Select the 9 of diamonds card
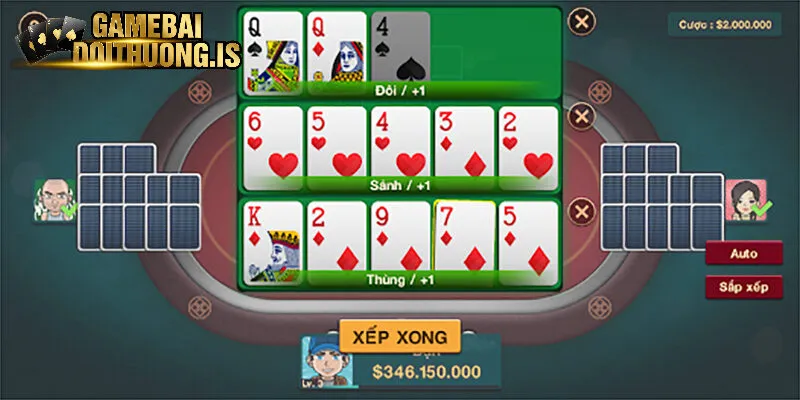The image size is (800, 400). 400,237
